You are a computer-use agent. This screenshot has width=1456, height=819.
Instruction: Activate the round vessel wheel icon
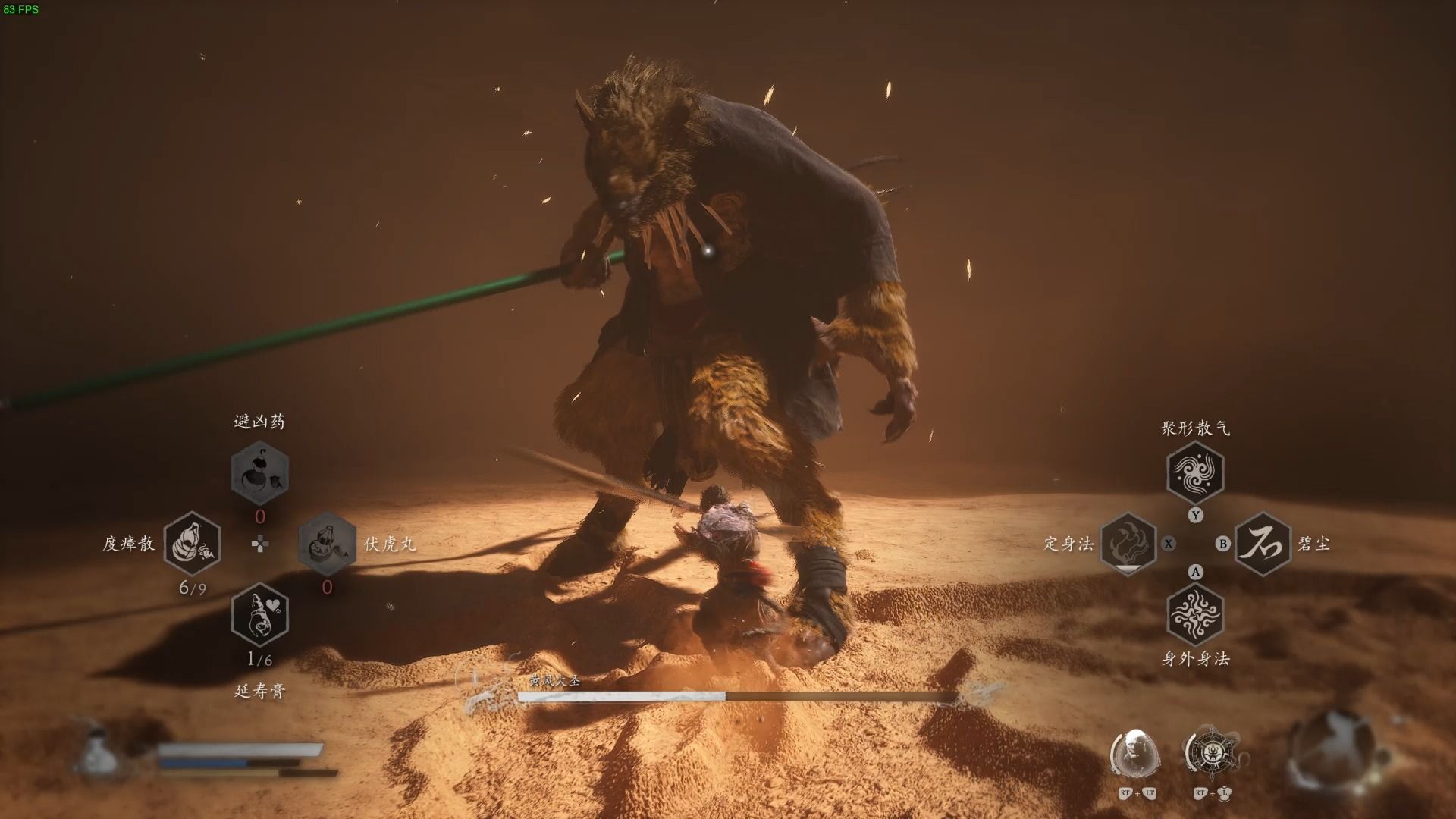point(1210,753)
